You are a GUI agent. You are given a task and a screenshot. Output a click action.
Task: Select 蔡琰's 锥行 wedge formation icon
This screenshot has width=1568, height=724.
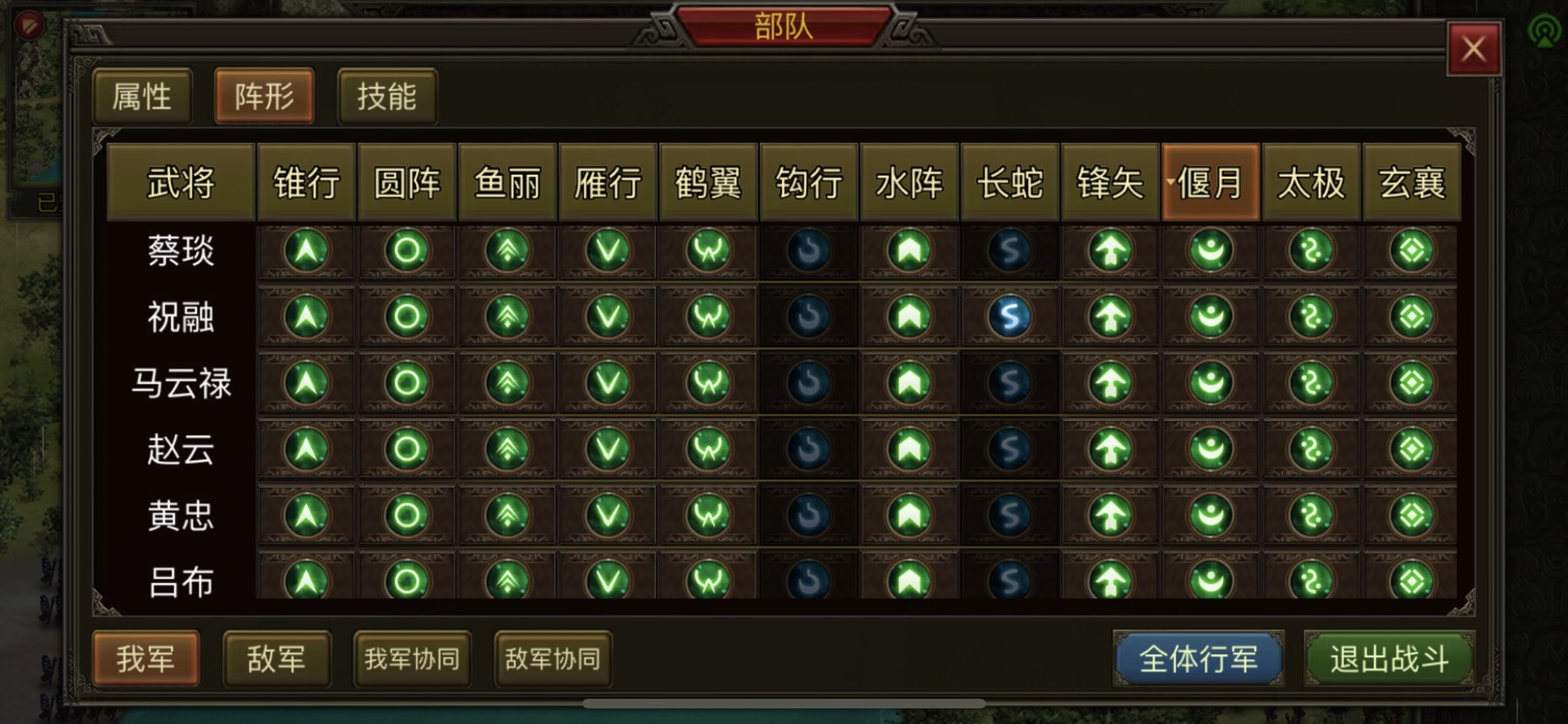pyautogui.click(x=305, y=251)
